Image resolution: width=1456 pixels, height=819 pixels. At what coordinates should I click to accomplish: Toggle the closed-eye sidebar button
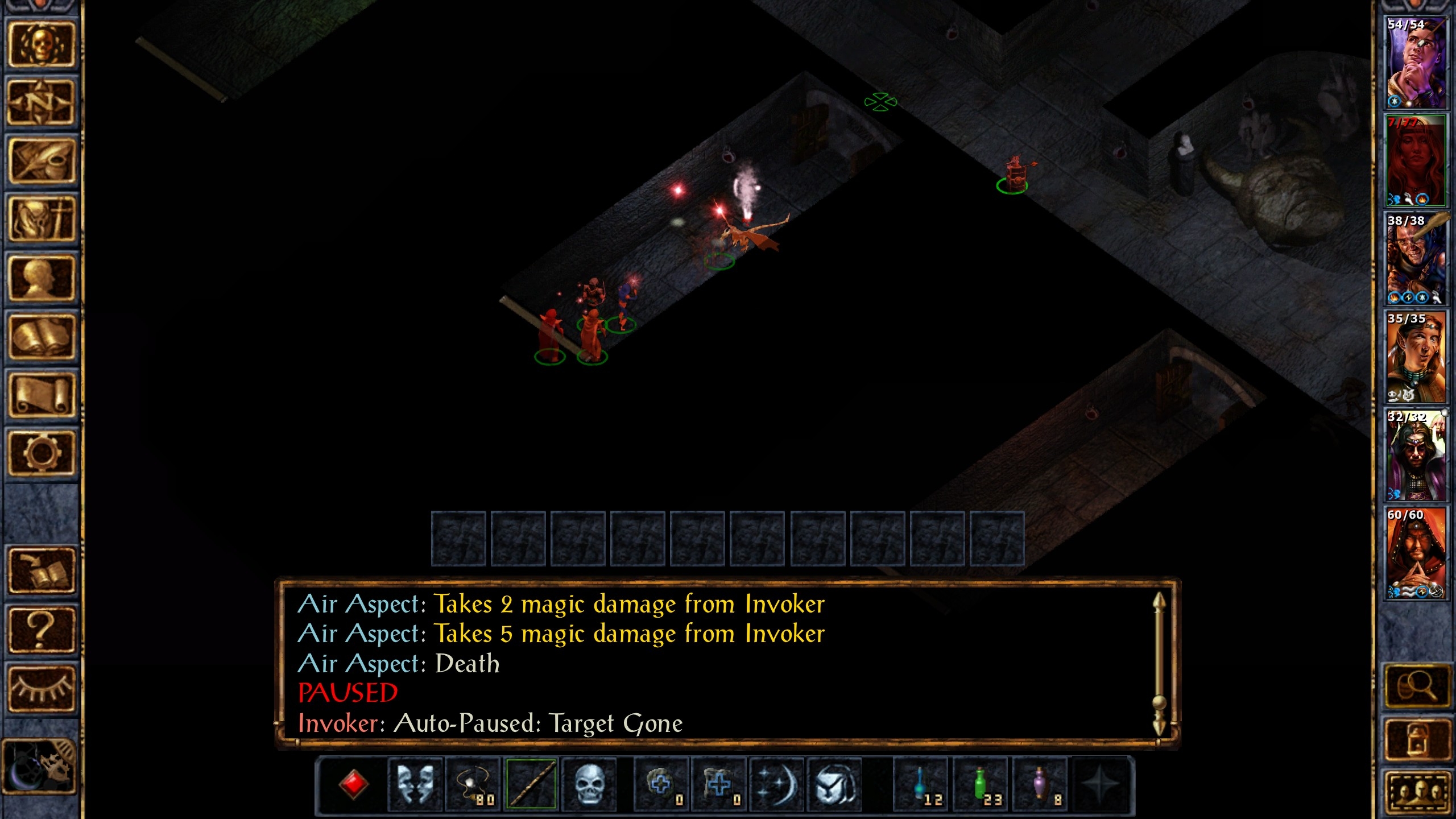click(x=41, y=688)
